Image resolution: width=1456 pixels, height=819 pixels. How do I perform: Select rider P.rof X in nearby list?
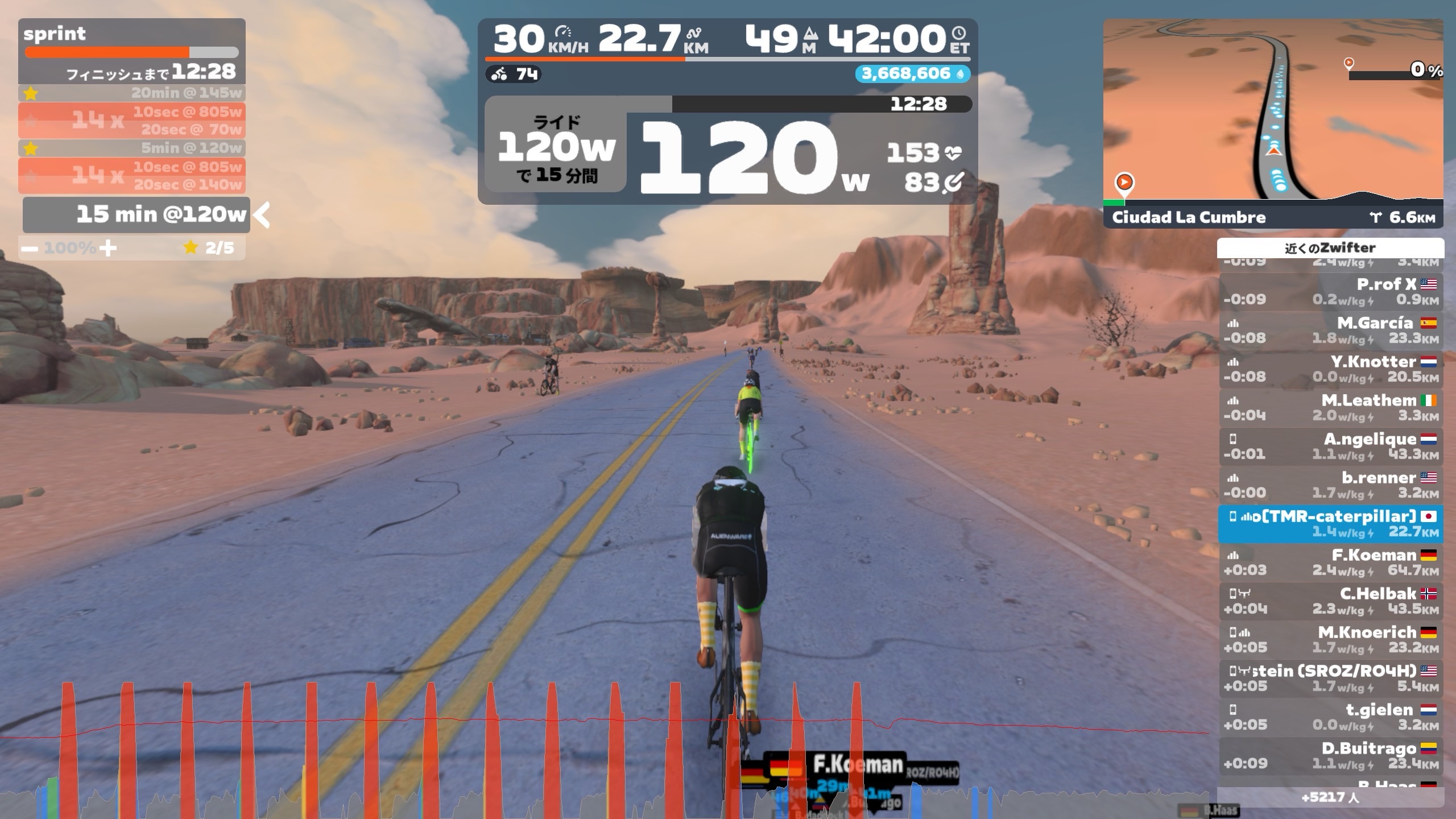1330,291
